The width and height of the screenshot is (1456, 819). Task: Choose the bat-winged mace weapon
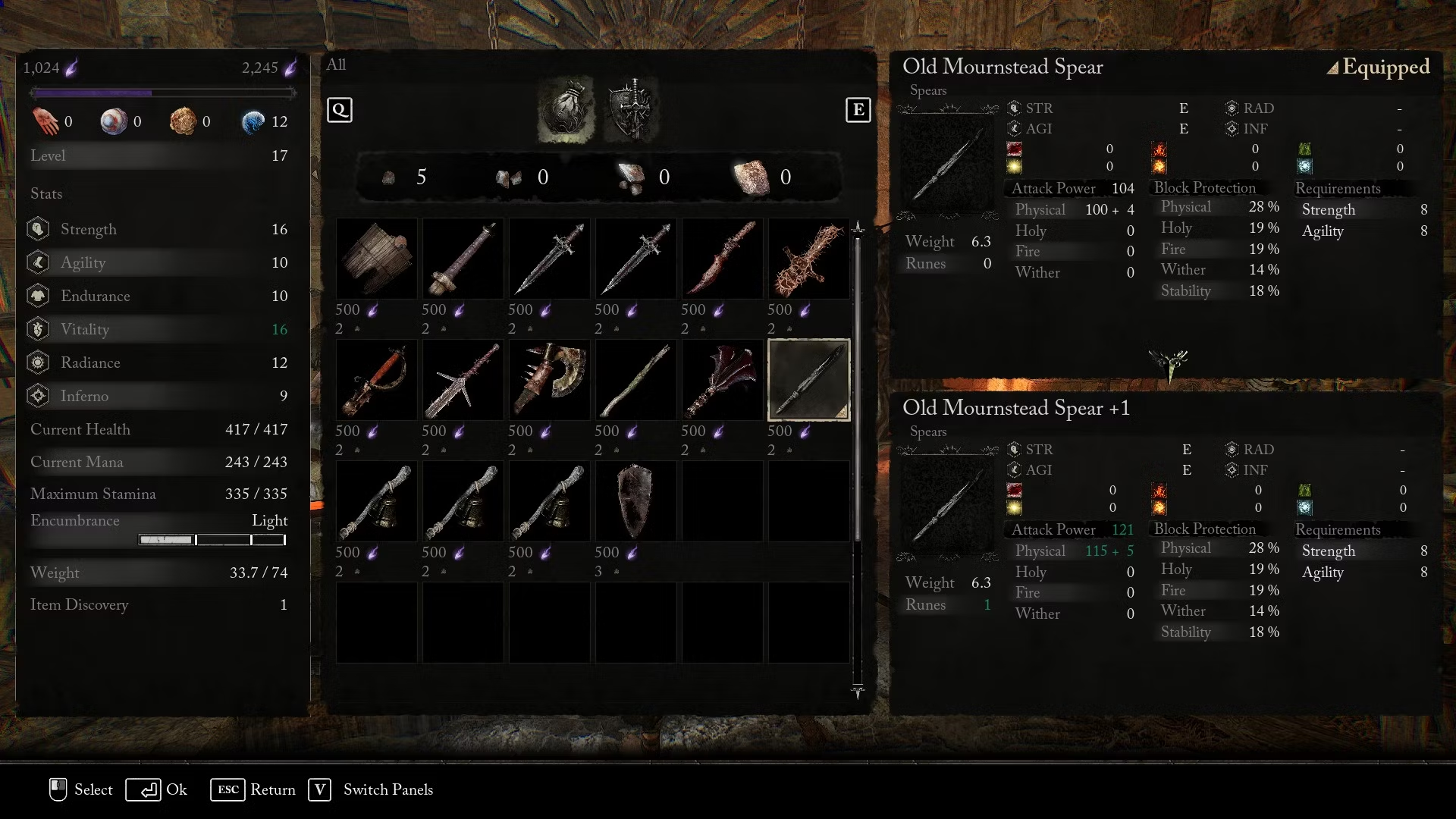point(722,380)
